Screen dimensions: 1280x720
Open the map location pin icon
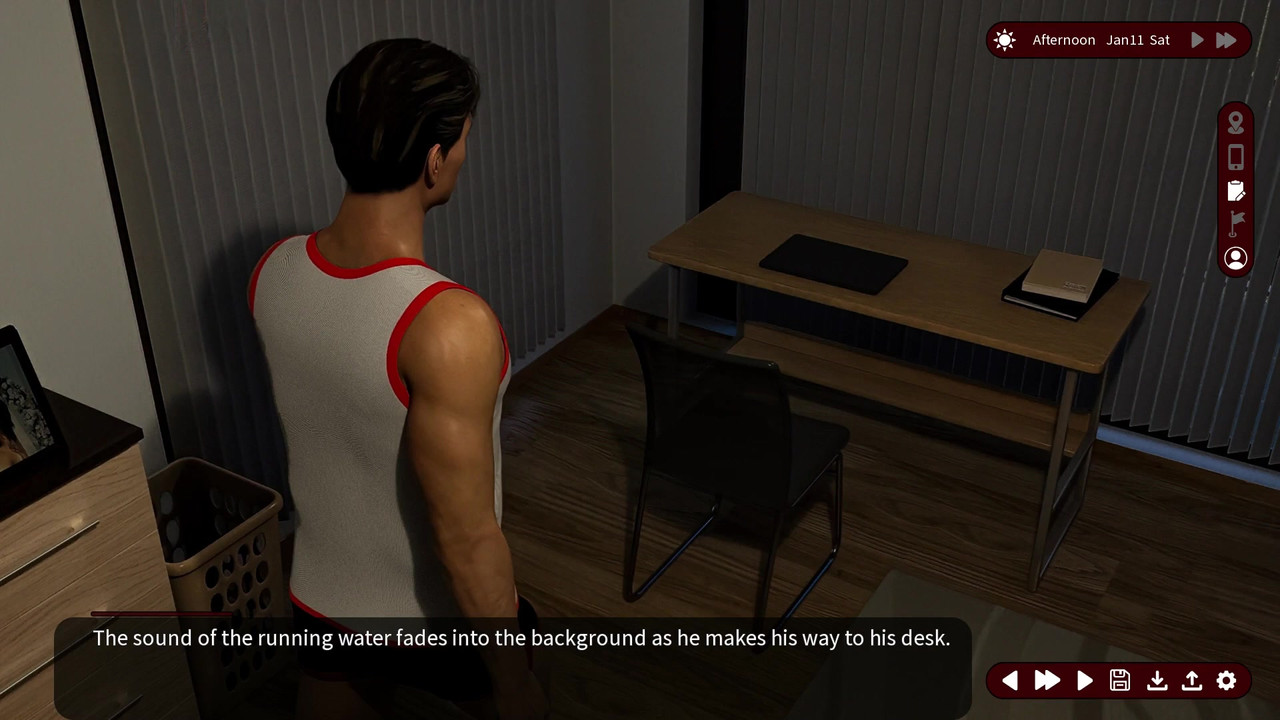tap(1236, 123)
